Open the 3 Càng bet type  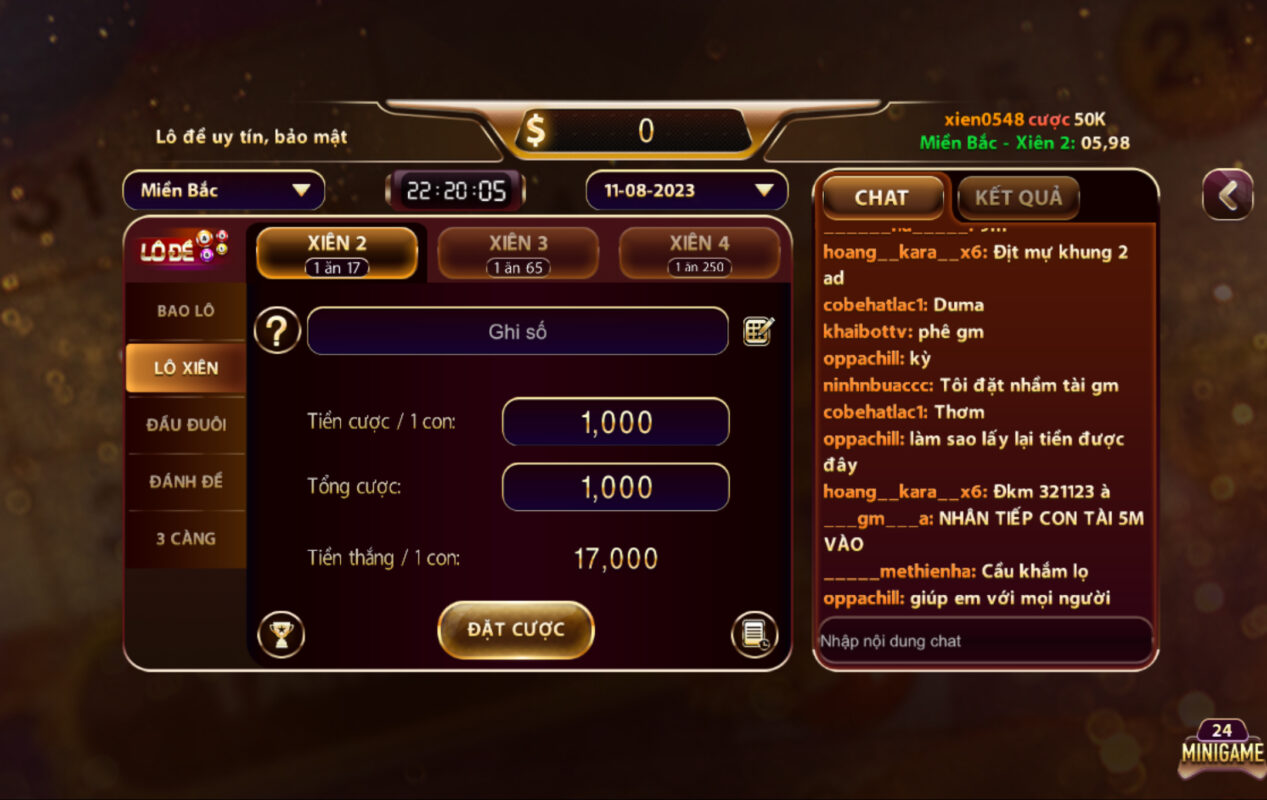pos(186,538)
